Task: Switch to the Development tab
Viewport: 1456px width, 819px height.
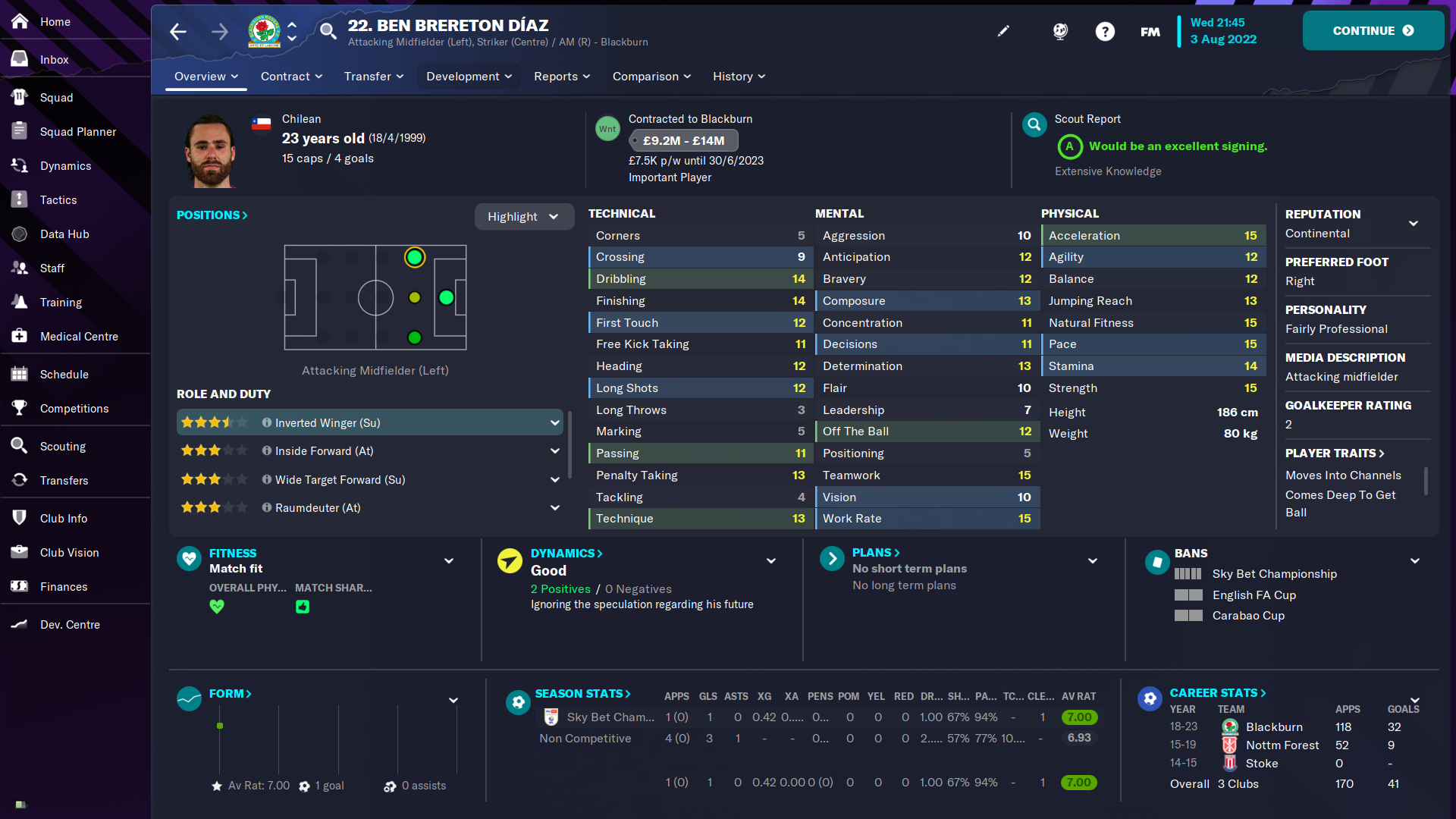Action: coord(468,76)
